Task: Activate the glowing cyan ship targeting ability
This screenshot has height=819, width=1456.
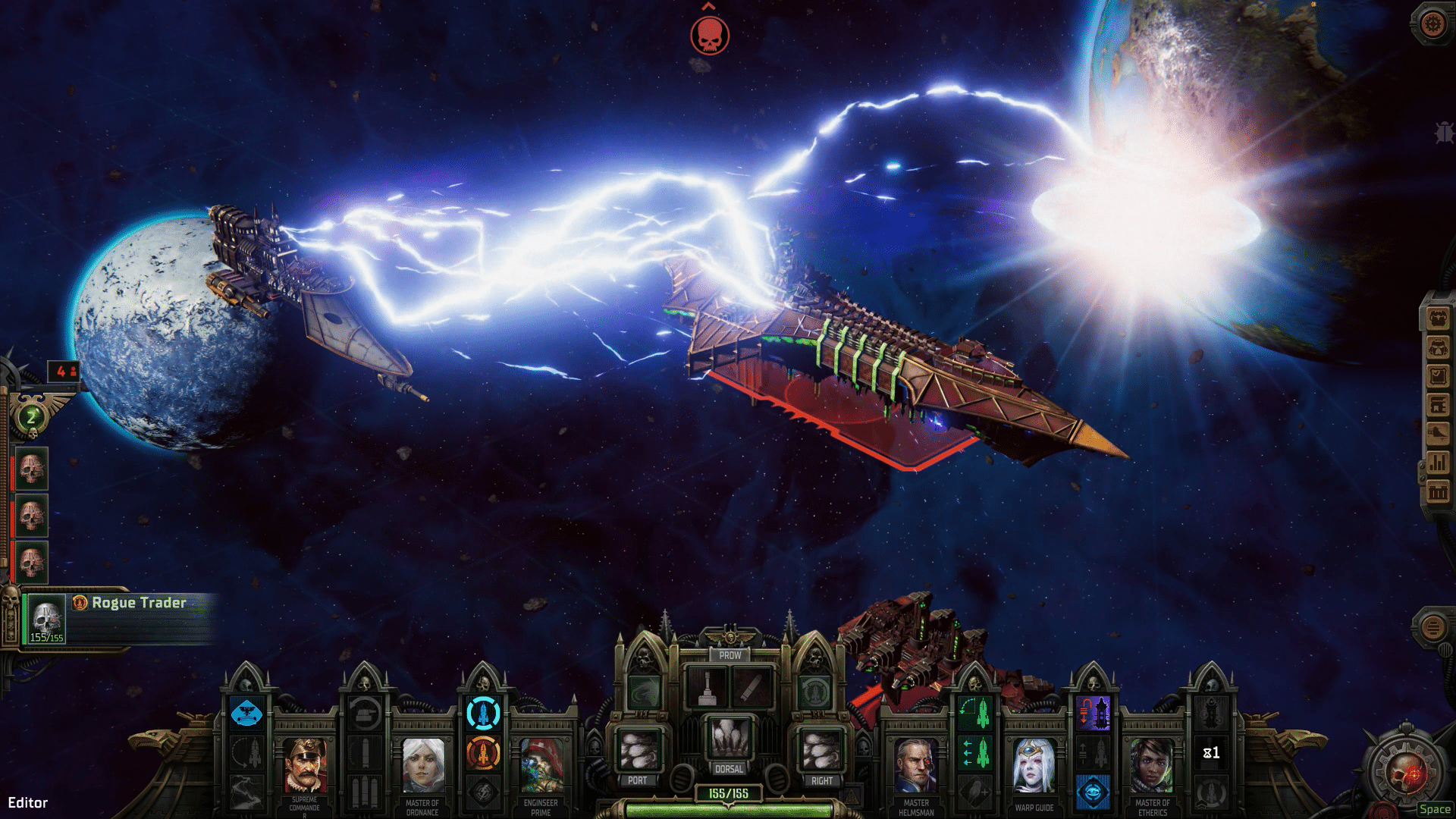Action: point(483,713)
